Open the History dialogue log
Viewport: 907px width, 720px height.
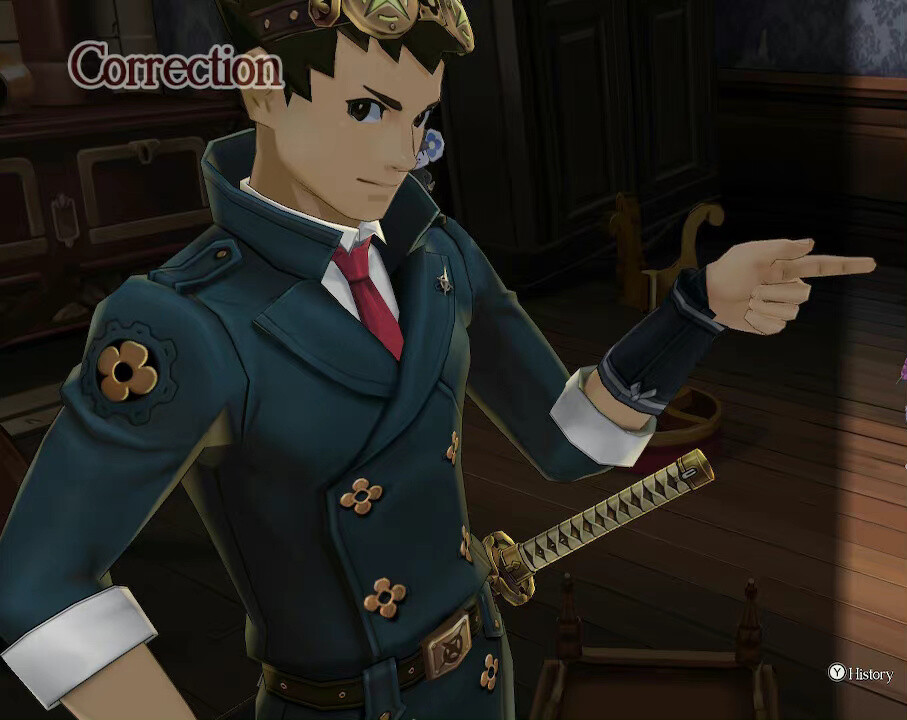tap(860, 673)
